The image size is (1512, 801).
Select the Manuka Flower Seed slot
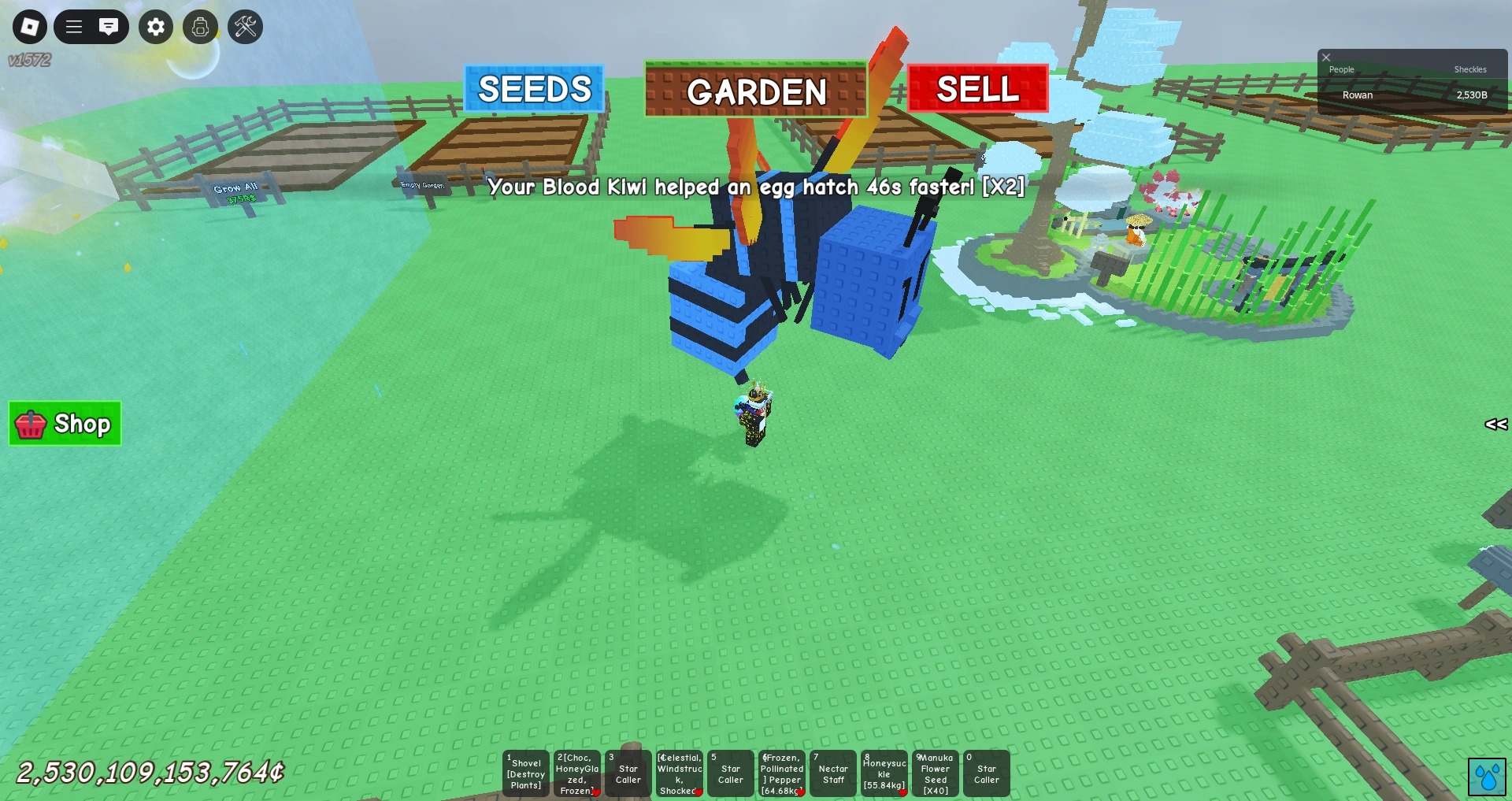935,774
